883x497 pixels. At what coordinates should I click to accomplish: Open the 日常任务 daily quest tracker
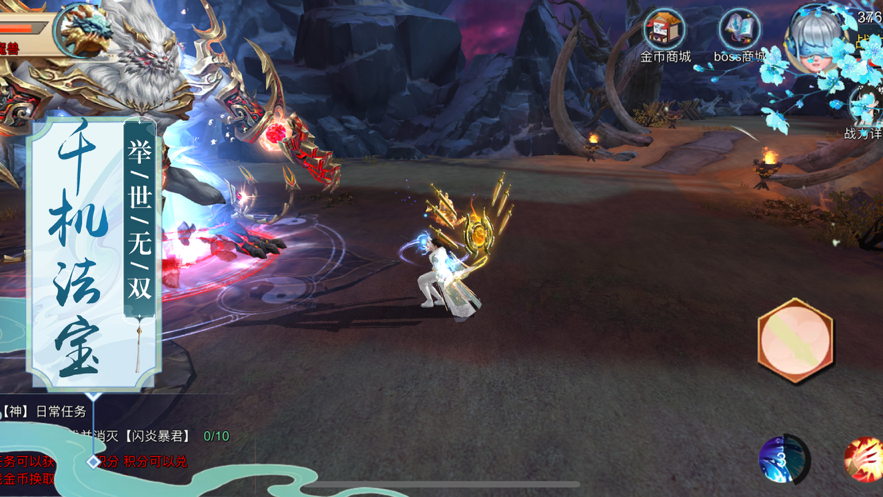pyautogui.click(x=60, y=412)
